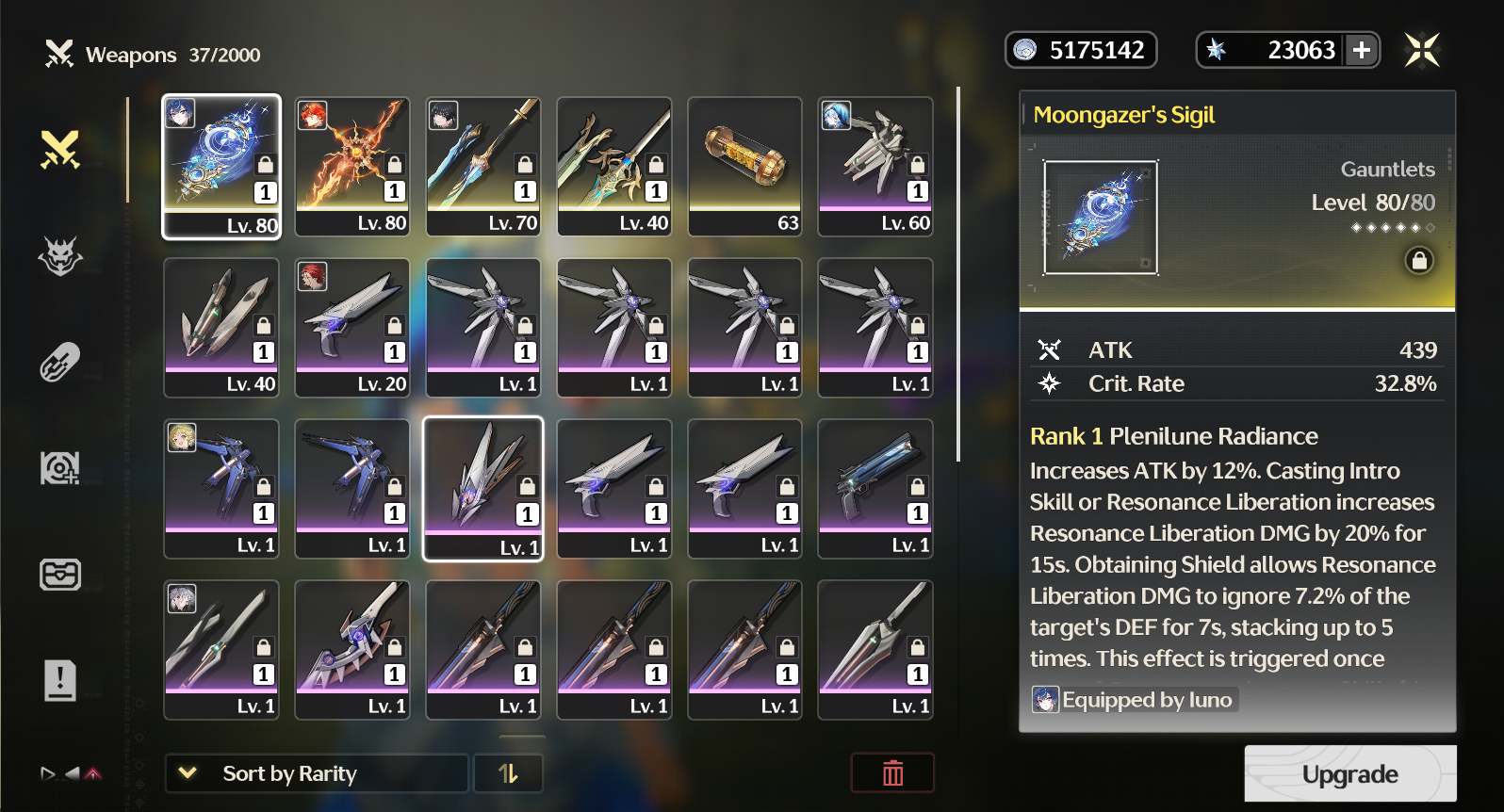
Task: Select the Moongazer's Sigil Lv. 80 slot
Action: (x=221, y=167)
